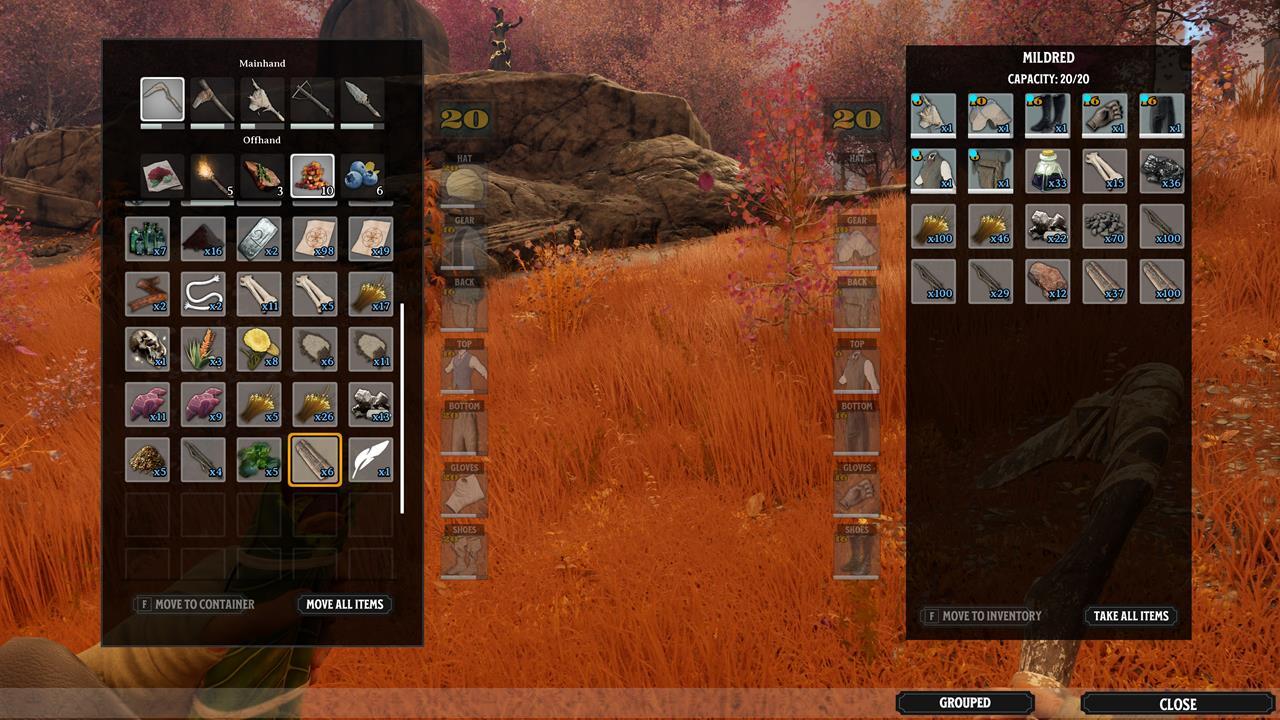1280x720 pixels.
Task: Select the blueberries offhand slot
Action: point(362,176)
